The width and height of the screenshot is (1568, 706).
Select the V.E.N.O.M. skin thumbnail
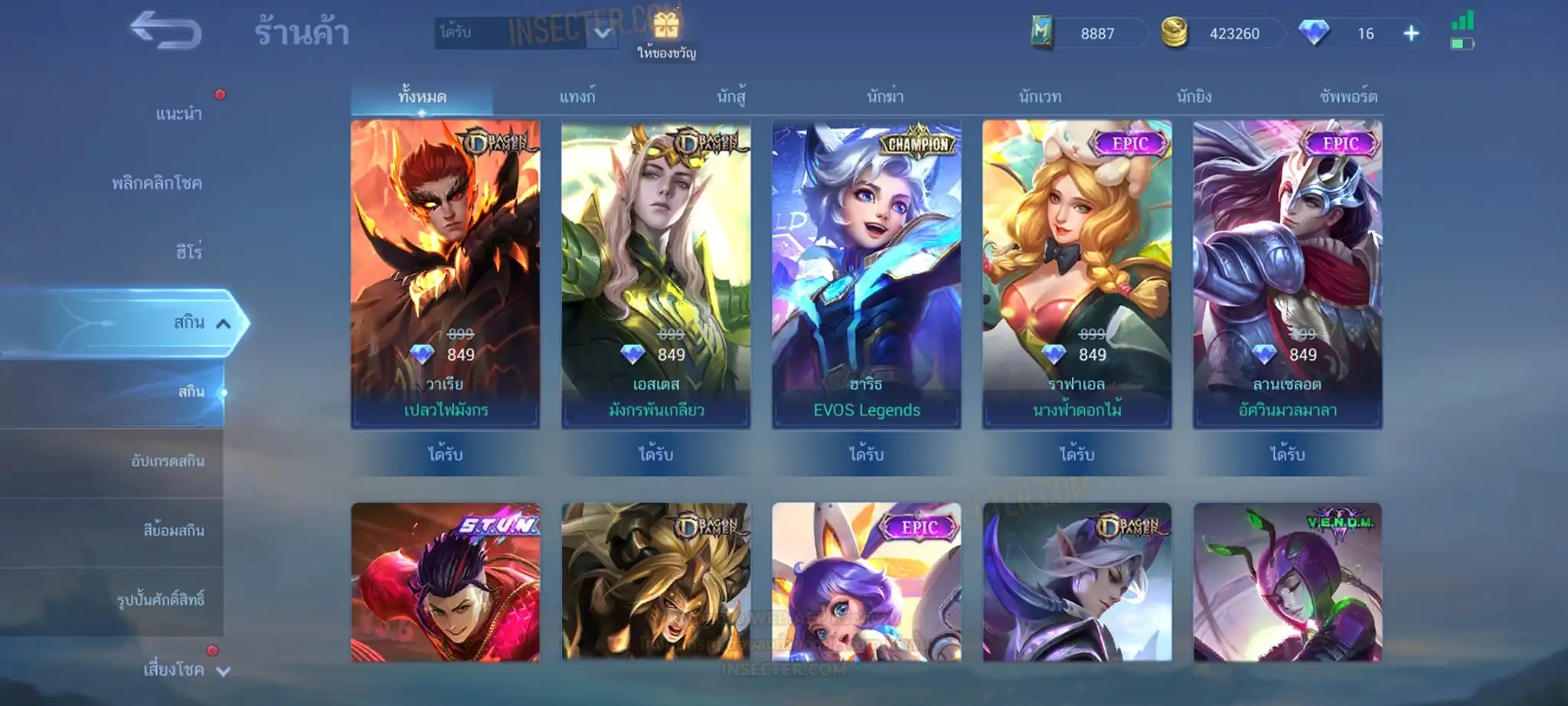[1288, 582]
